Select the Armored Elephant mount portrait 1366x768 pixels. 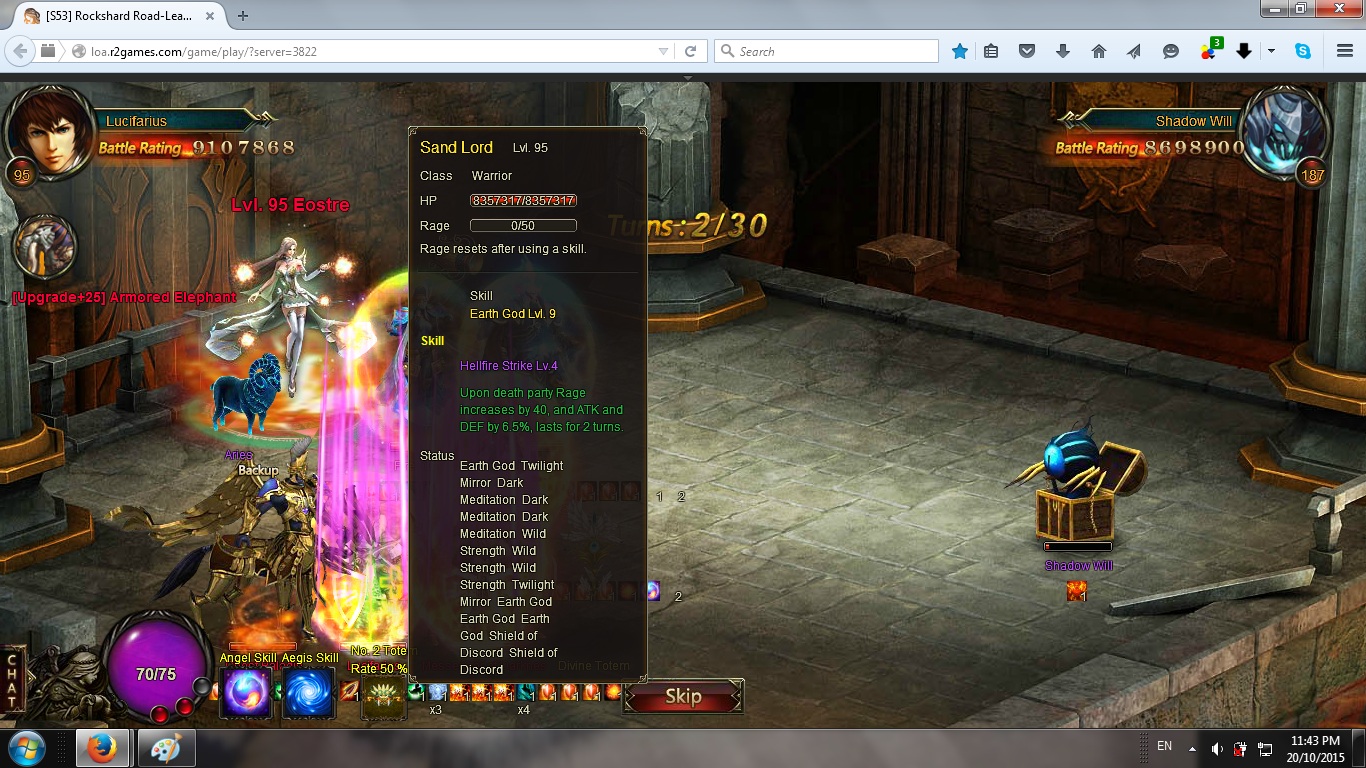(x=45, y=249)
